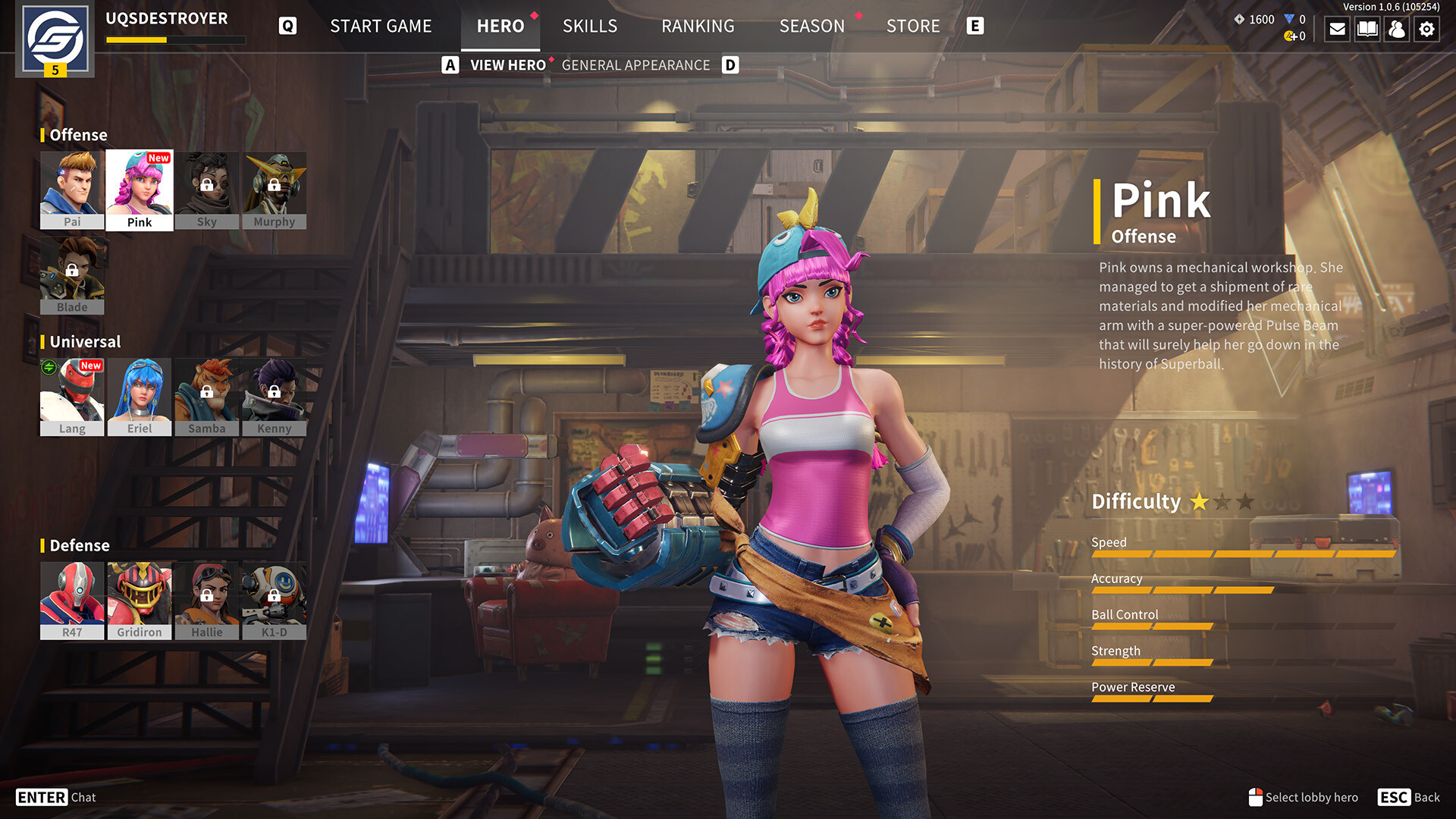The height and width of the screenshot is (819, 1456).
Task: Select hero Pai portrait
Action: pos(72,190)
